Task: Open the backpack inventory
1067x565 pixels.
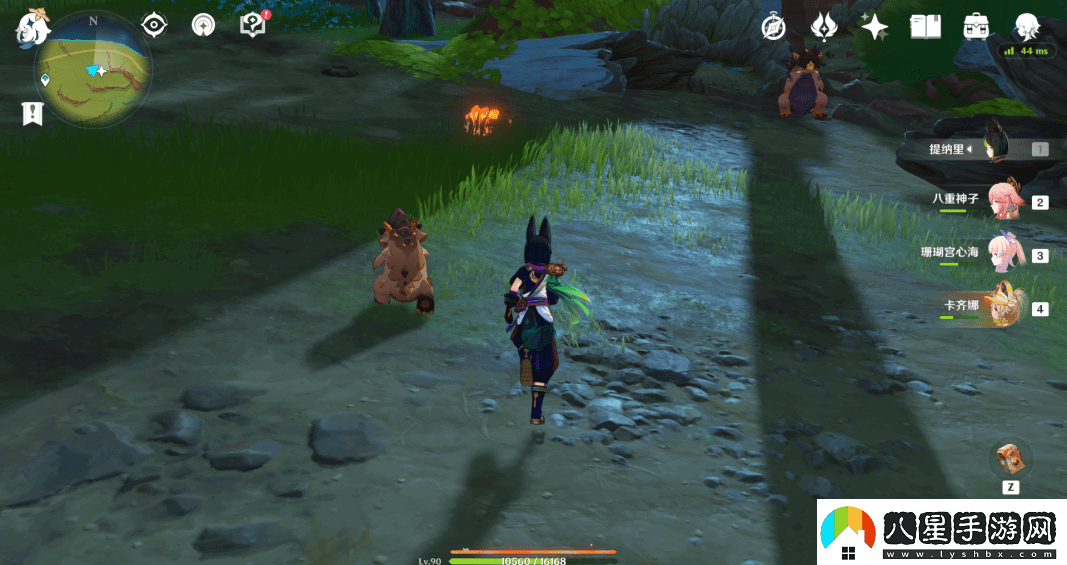Action: click(x=976, y=27)
